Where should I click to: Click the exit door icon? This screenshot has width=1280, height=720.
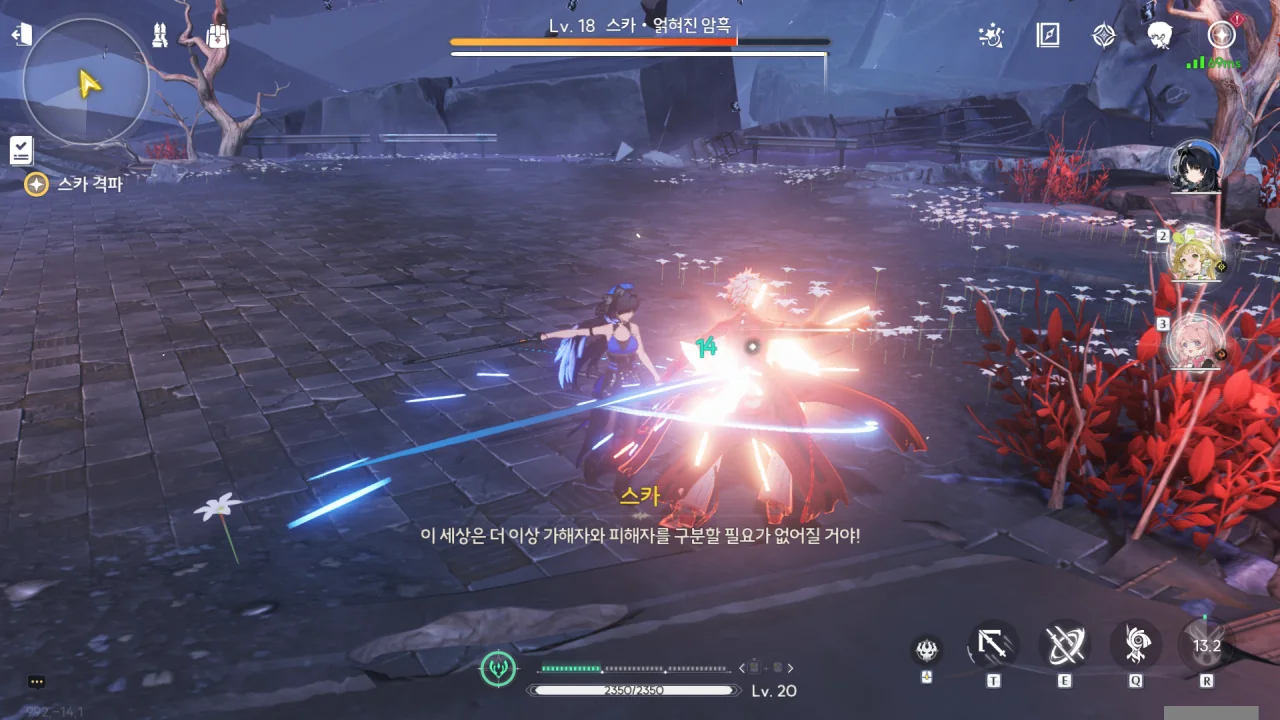(19, 35)
